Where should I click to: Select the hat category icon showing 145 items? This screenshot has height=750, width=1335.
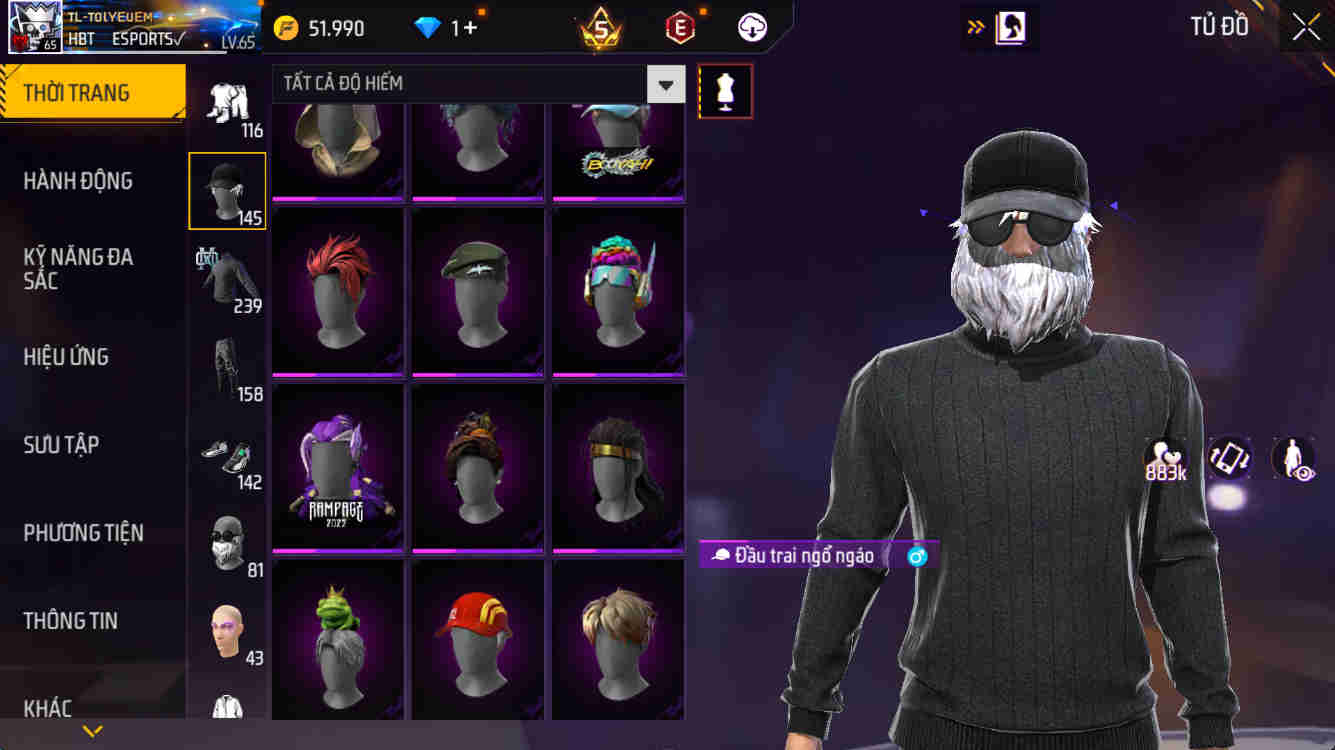[227, 190]
